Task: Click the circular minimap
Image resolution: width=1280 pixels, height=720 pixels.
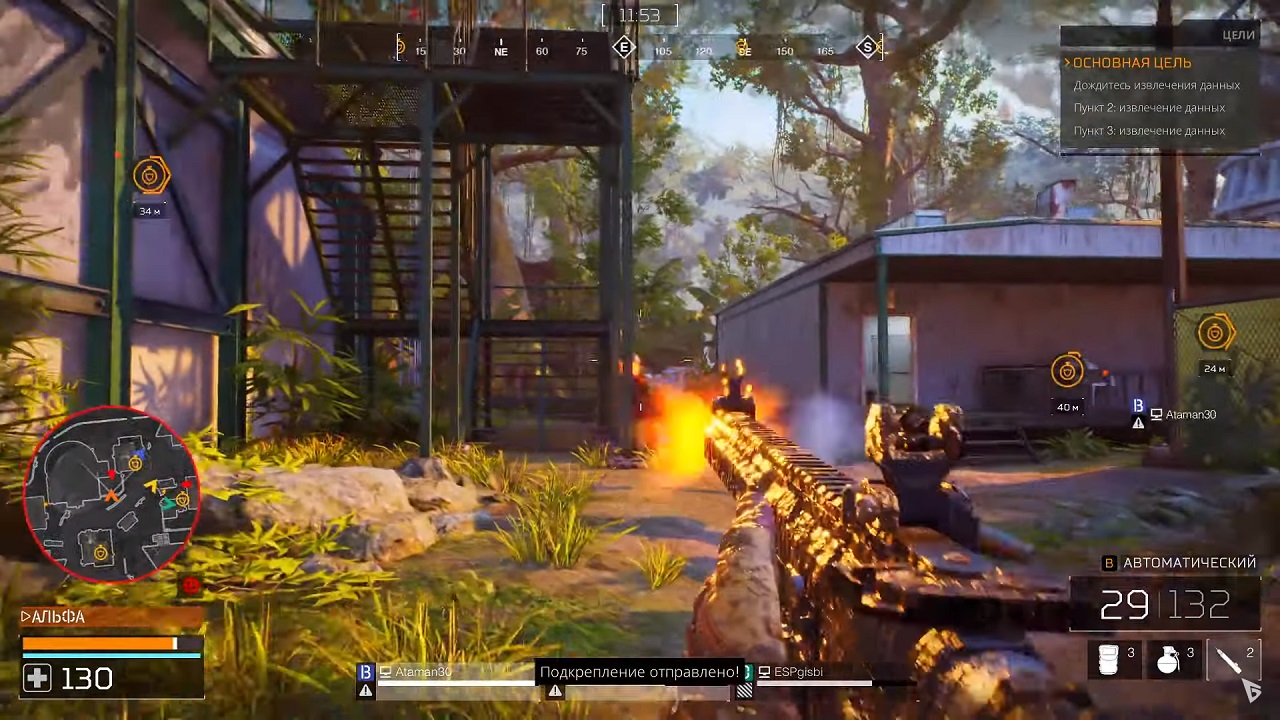Action: tap(111, 493)
